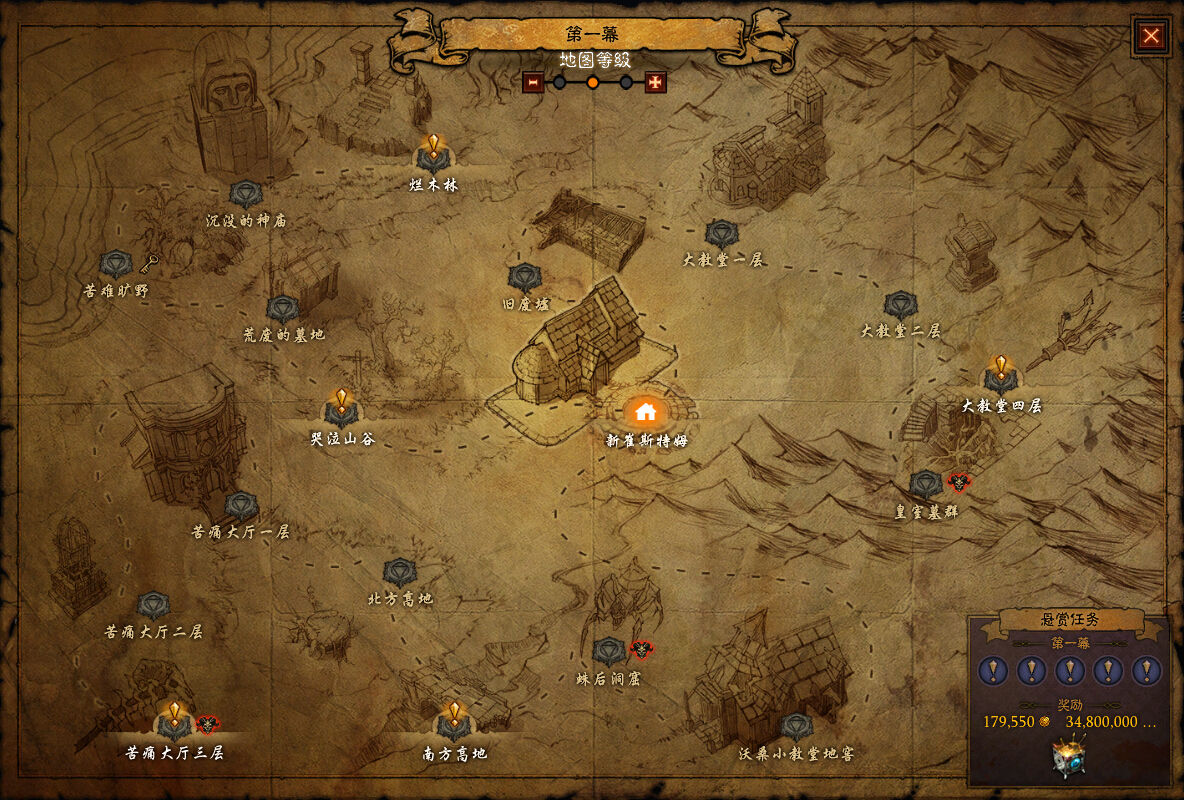The image size is (1184, 800).
Task: Teleport to the 苦痛大厅一层 waypoint
Action: coord(241,507)
